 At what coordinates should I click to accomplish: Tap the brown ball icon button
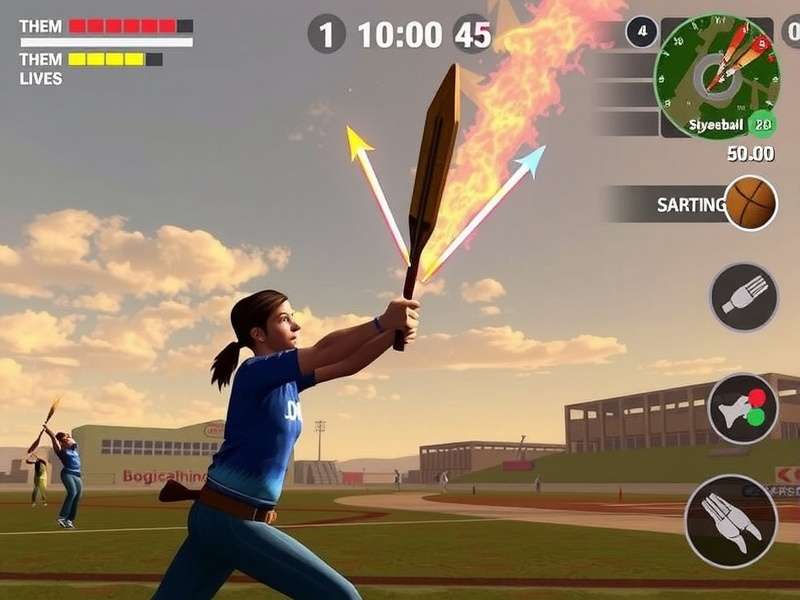750,203
